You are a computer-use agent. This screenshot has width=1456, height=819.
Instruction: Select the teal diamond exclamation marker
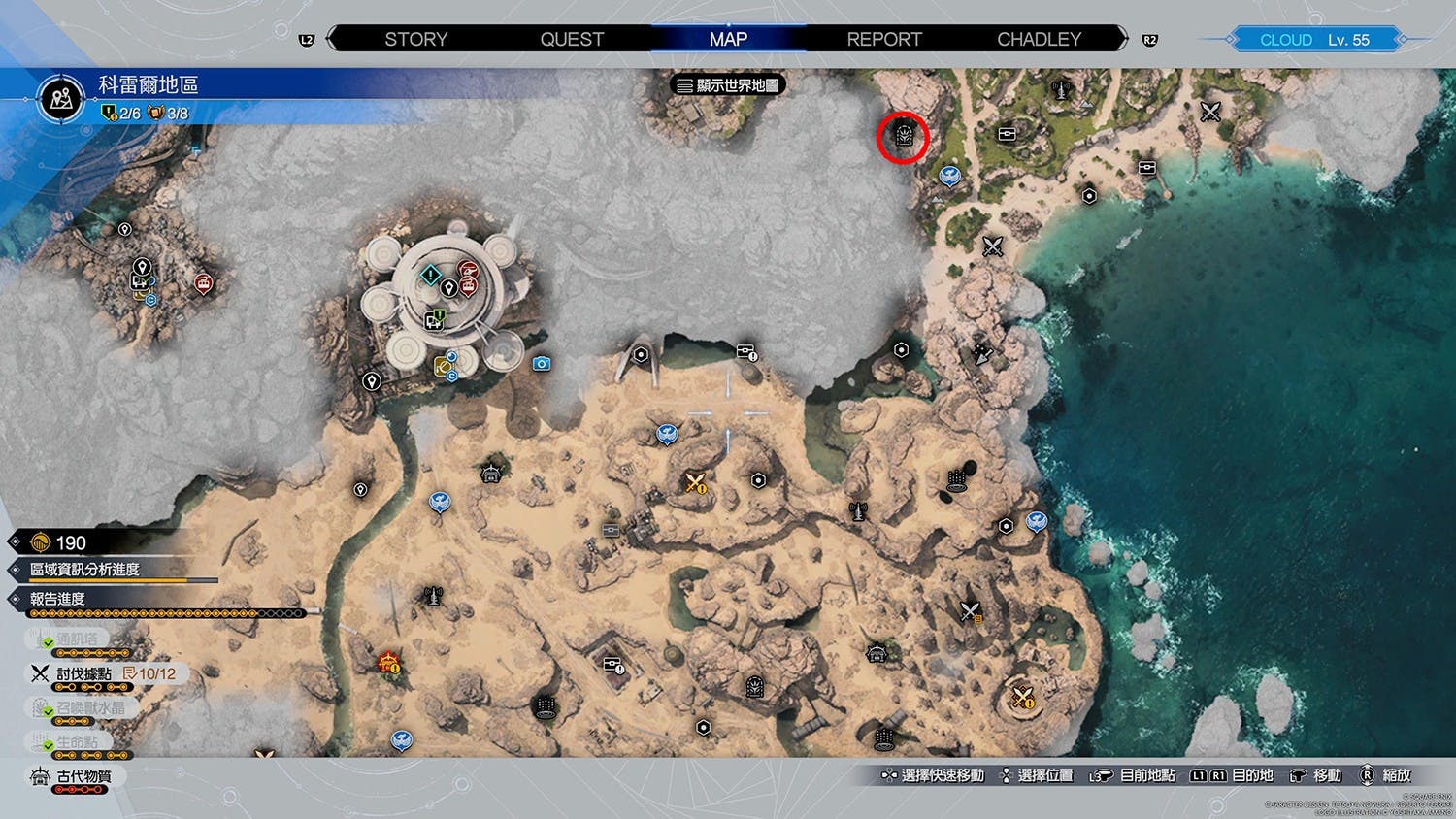[430, 277]
